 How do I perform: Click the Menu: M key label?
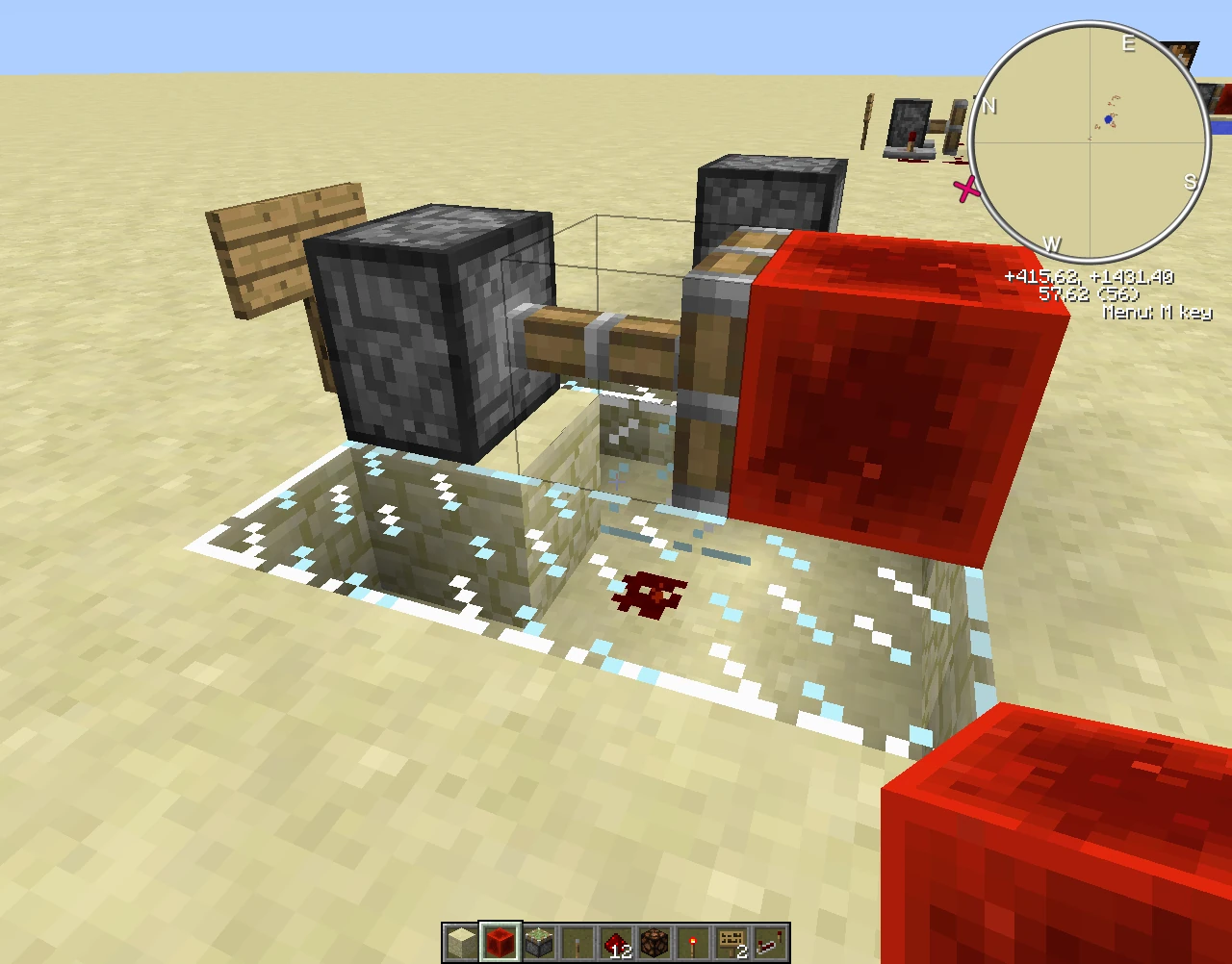1157,313
